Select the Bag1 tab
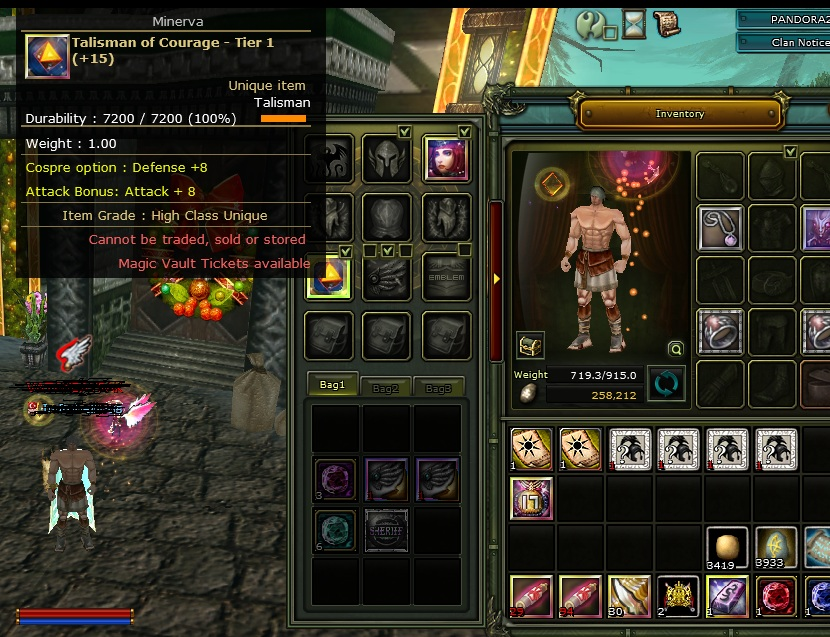830x637 pixels. [332, 385]
